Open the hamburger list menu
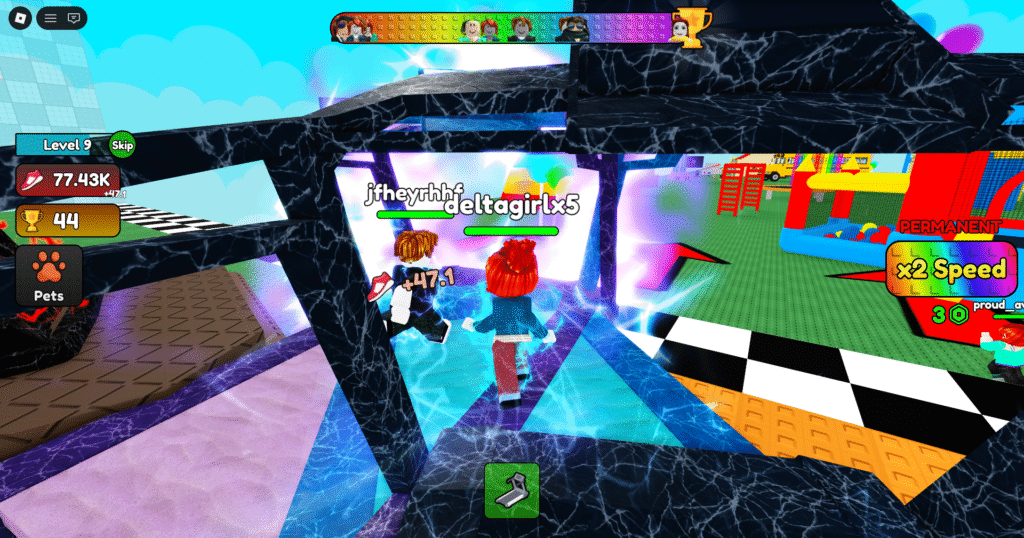1024x538 pixels. 51,18
